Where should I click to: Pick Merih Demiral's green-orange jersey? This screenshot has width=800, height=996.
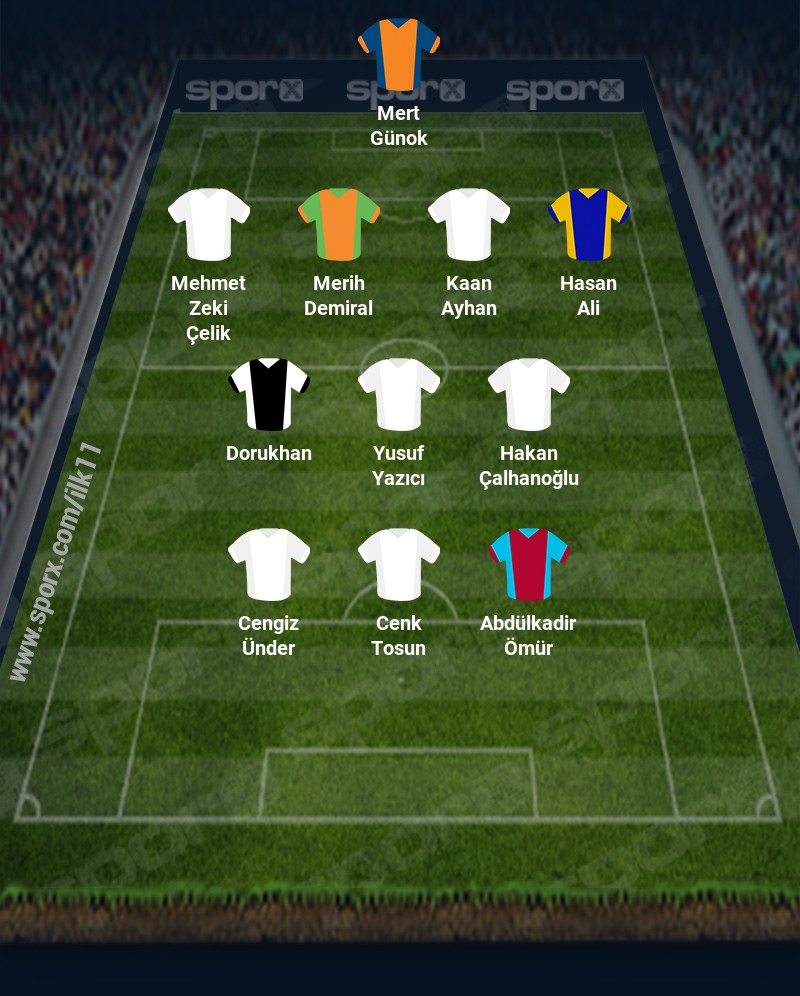click(x=339, y=224)
